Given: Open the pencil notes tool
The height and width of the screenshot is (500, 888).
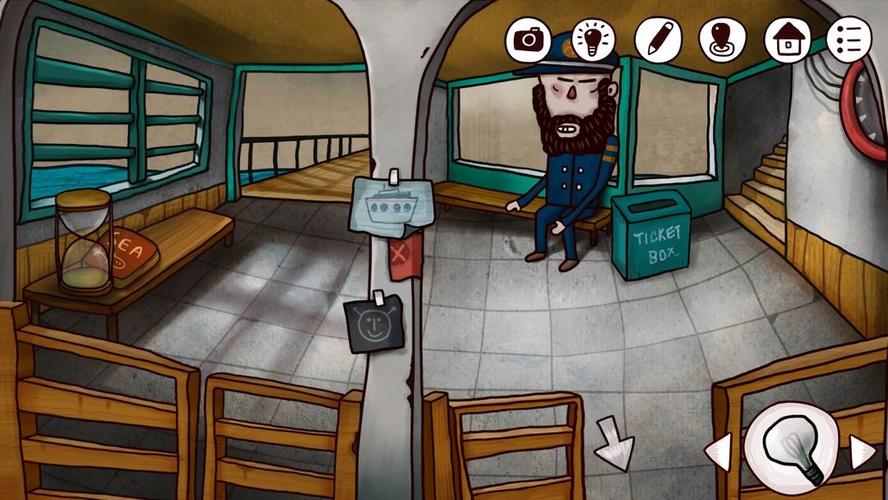Looking at the screenshot, I should (658, 40).
